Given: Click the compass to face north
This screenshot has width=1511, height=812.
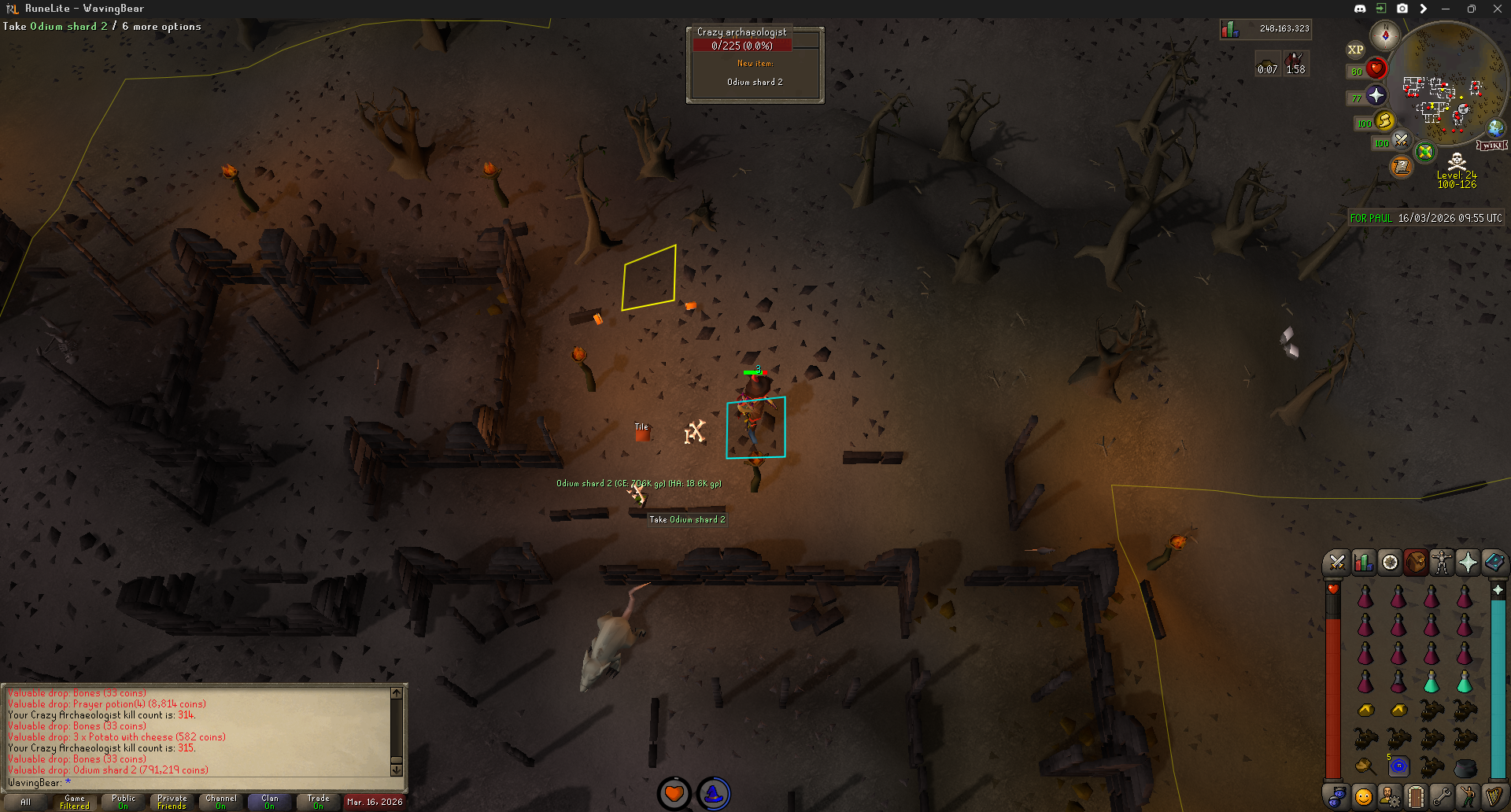Looking at the screenshot, I should pyautogui.click(x=1384, y=35).
